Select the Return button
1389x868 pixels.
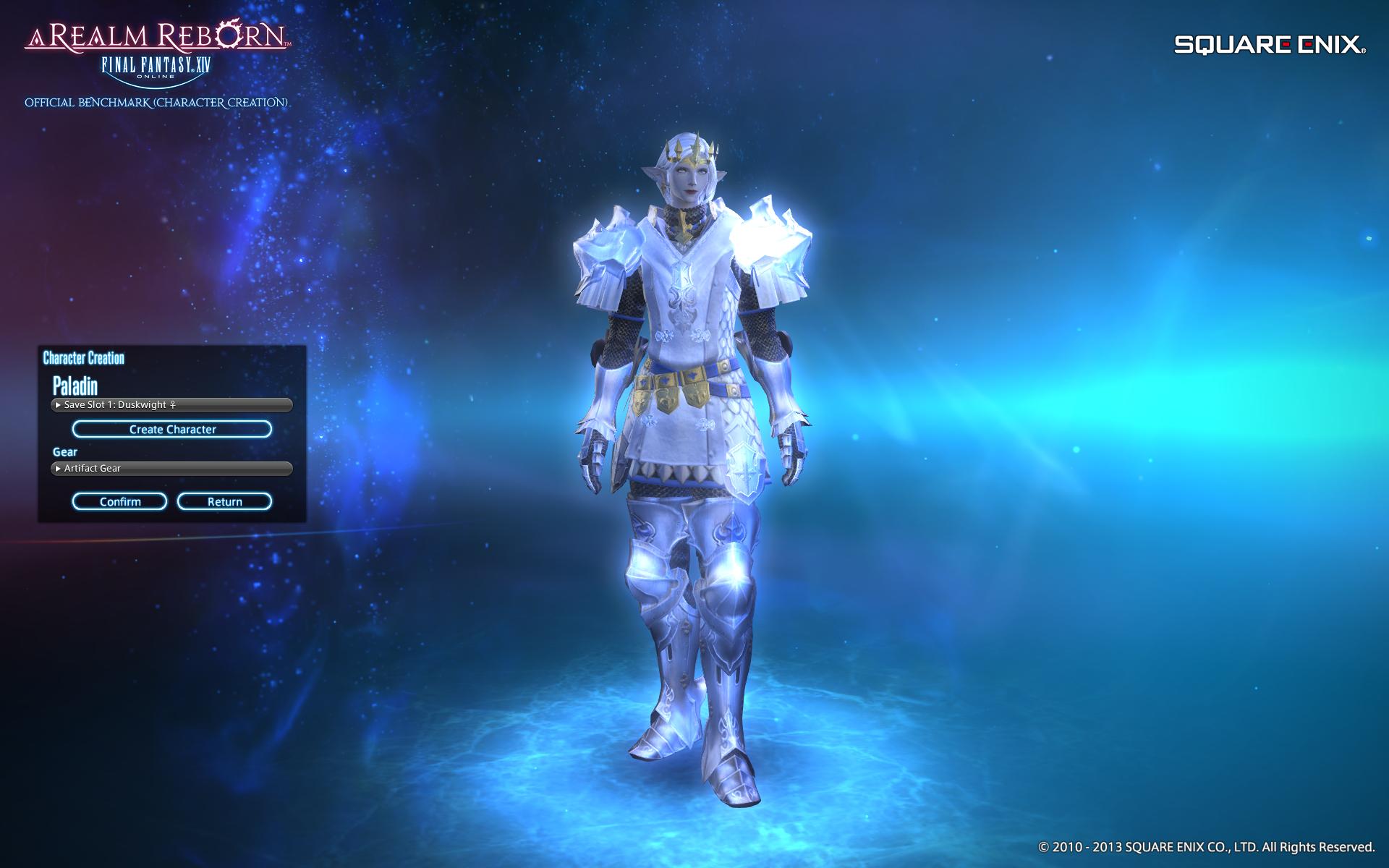pyautogui.click(x=224, y=502)
